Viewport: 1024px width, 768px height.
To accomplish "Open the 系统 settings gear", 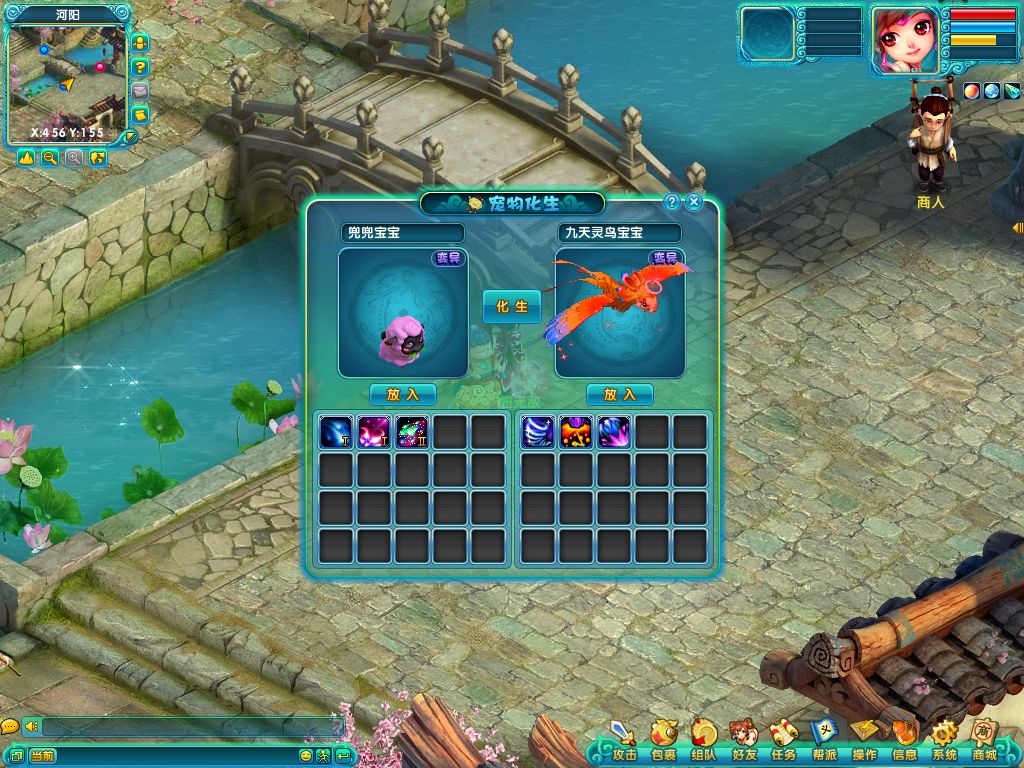I will pyautogui.click(x=944, y=741).
